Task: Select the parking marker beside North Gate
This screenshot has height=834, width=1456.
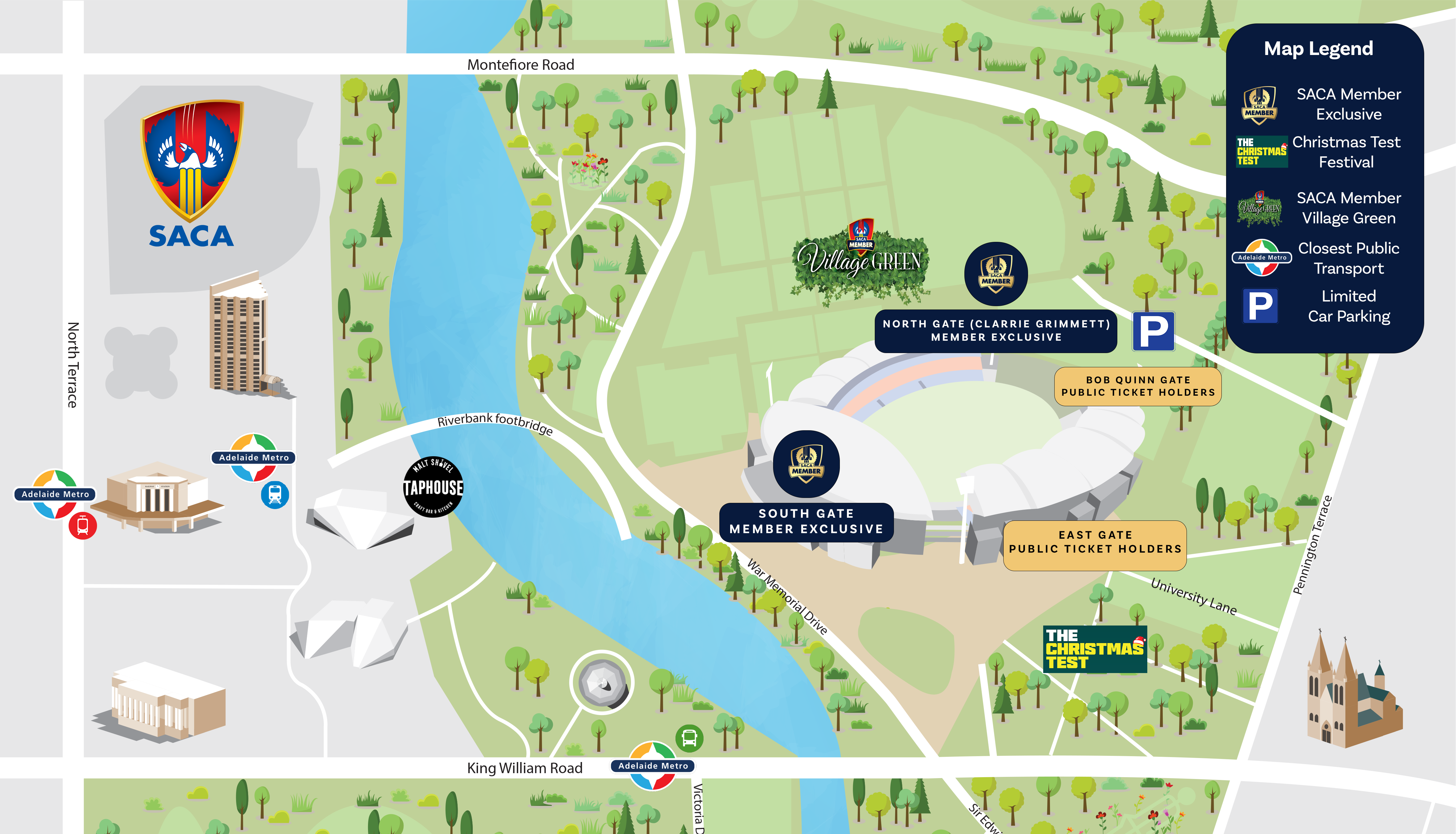Action: (x=1153, y=331)
